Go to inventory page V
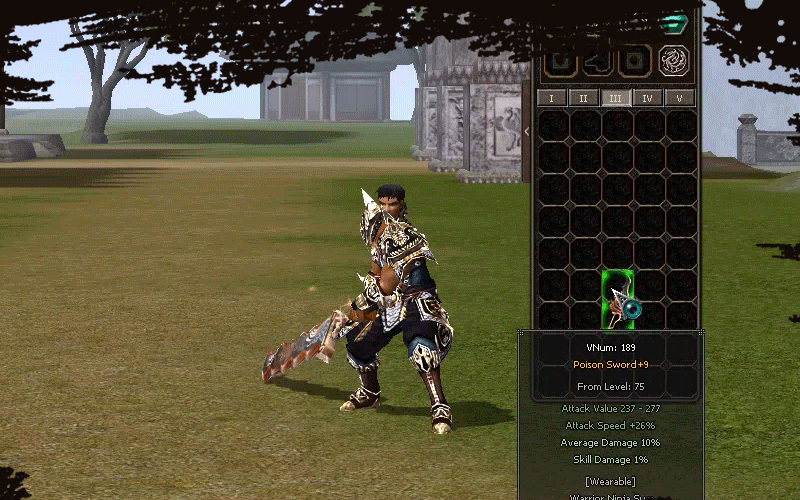This screenshot has width=800, height=500. tap(680, 98)
